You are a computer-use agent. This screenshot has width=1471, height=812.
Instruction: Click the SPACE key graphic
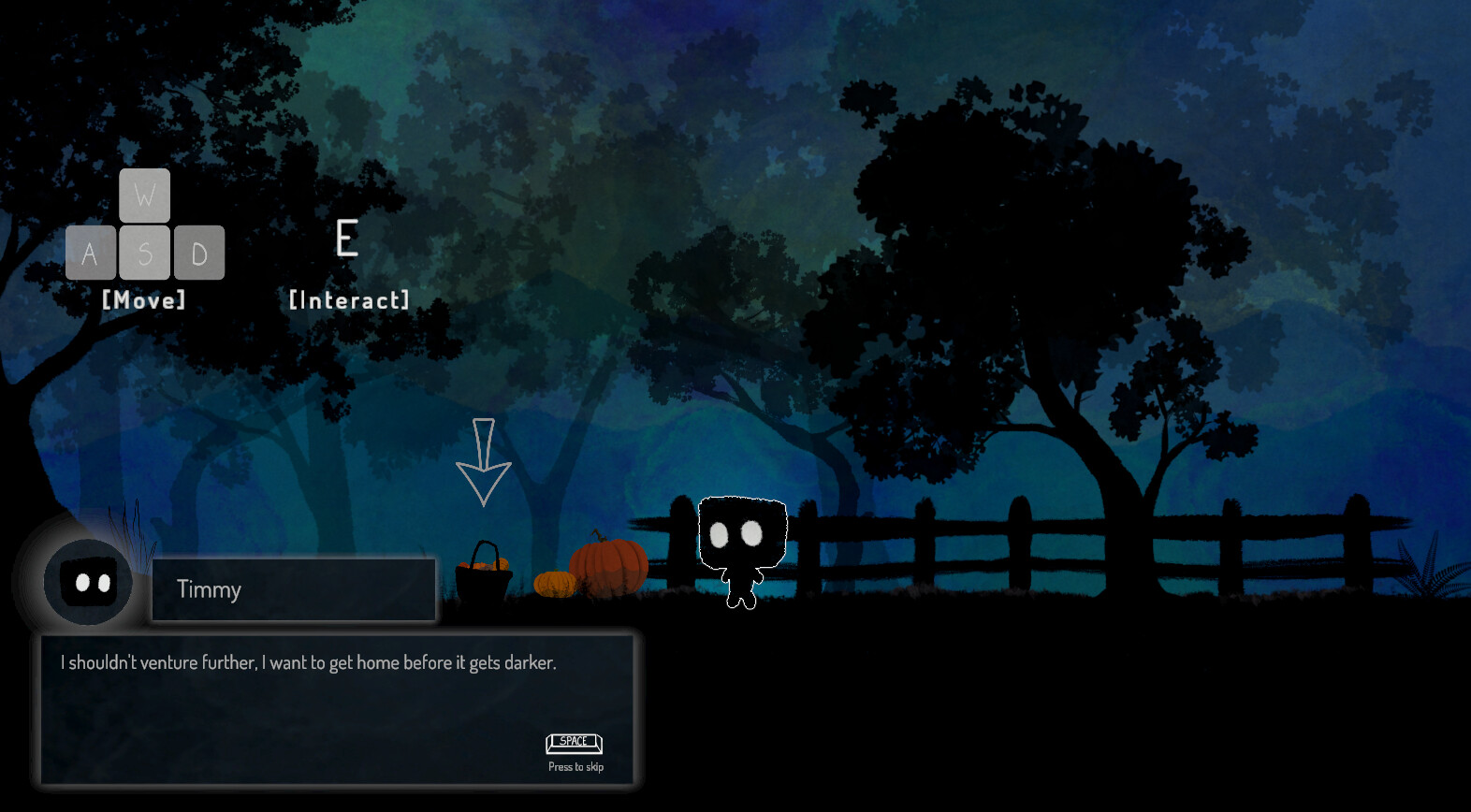click(x=573, y=743)
